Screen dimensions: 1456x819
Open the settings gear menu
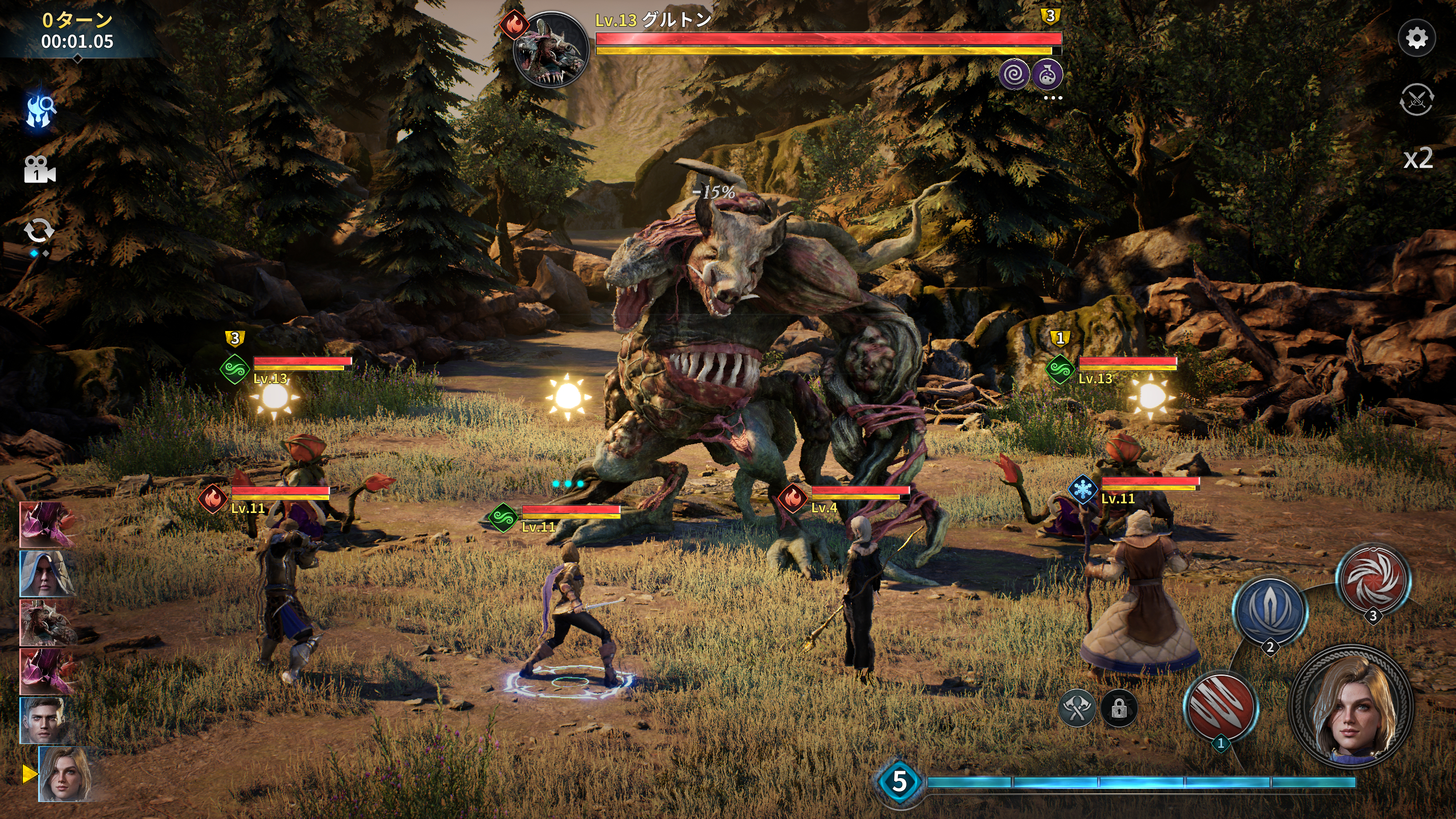tap(1416, 38)
